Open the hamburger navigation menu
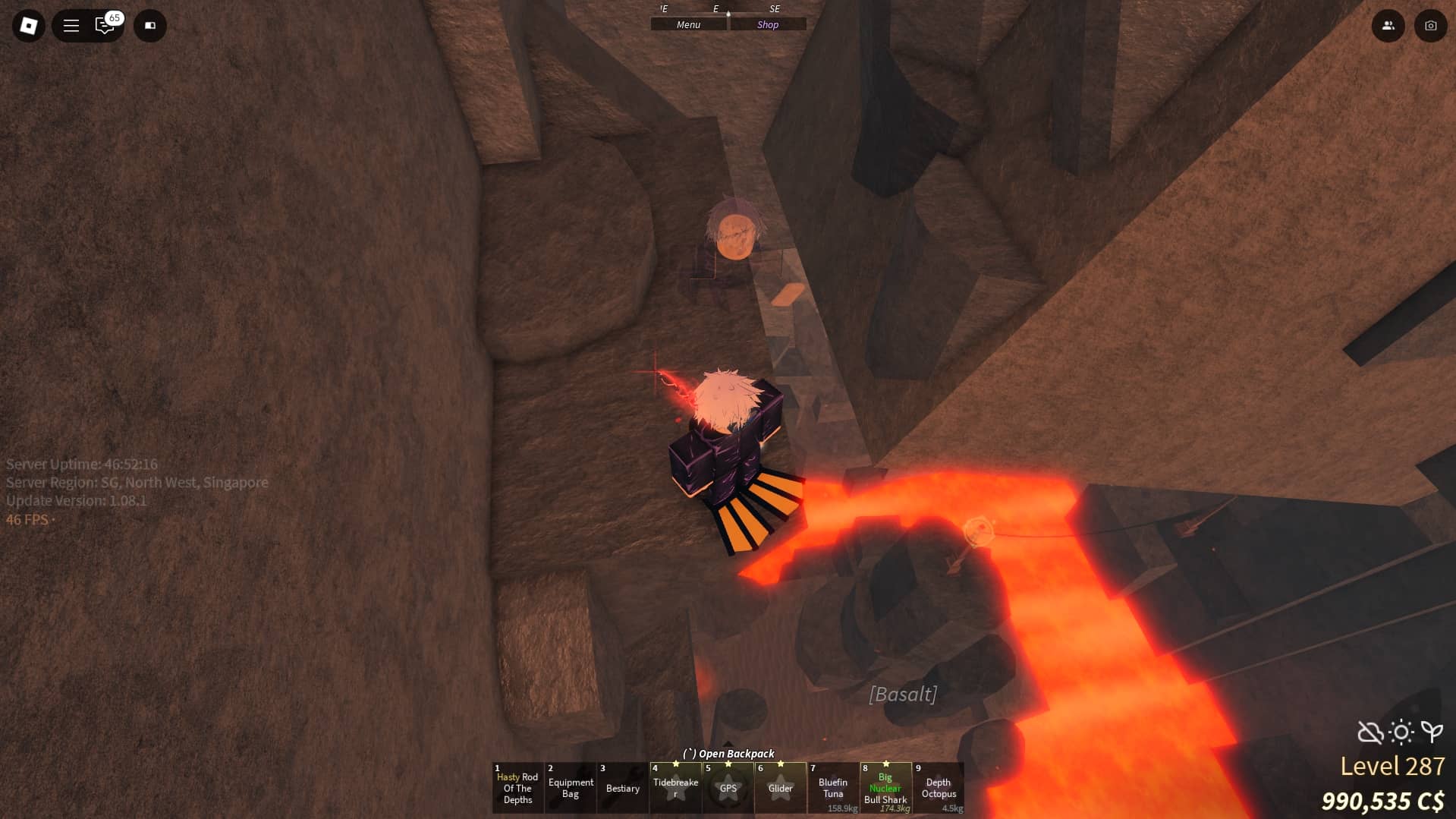Viewport: 1456px width, 819px height. (x=71, y=25)
